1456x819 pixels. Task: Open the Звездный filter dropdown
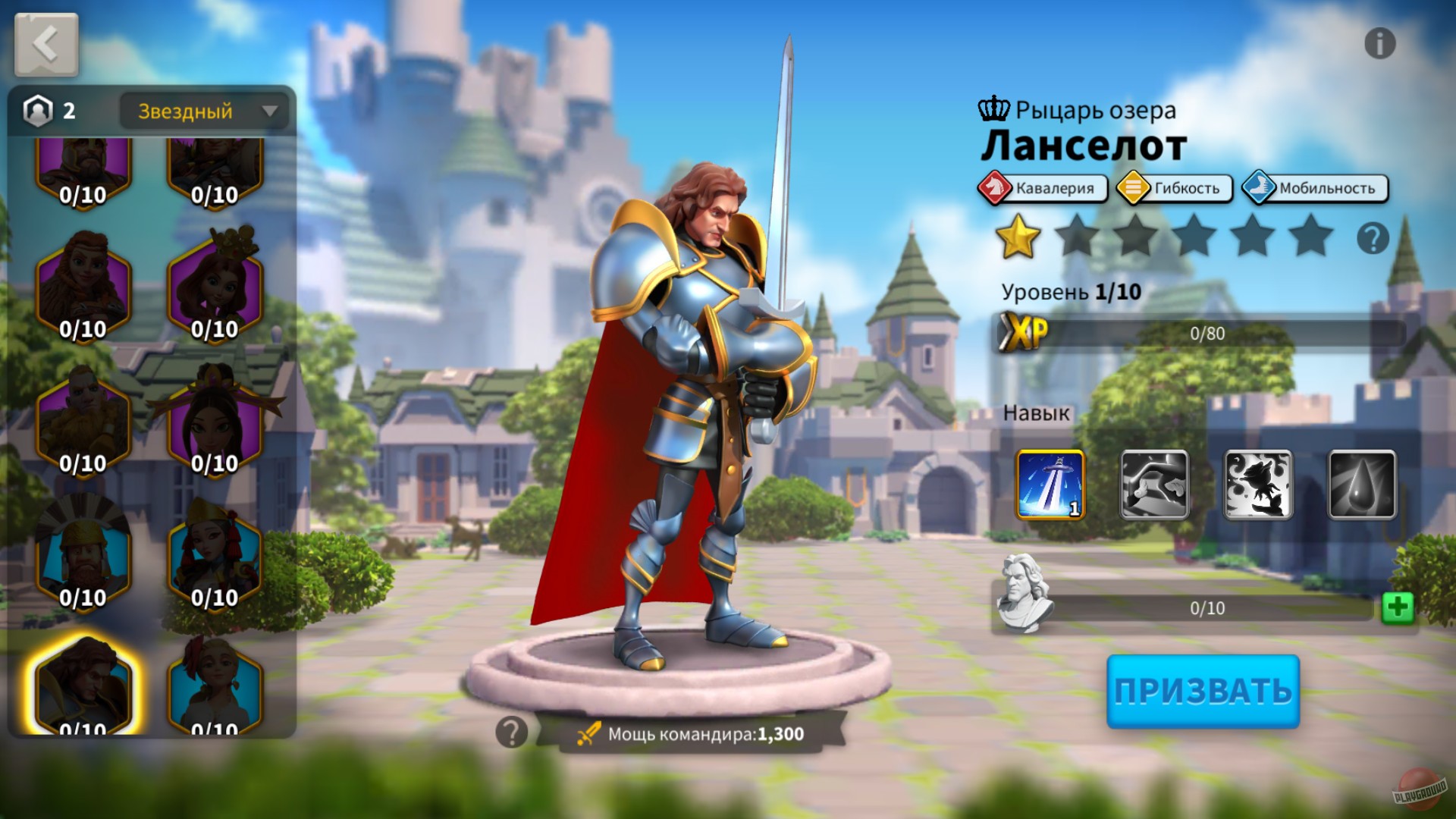pyautogui.click(x=186, y=111)
